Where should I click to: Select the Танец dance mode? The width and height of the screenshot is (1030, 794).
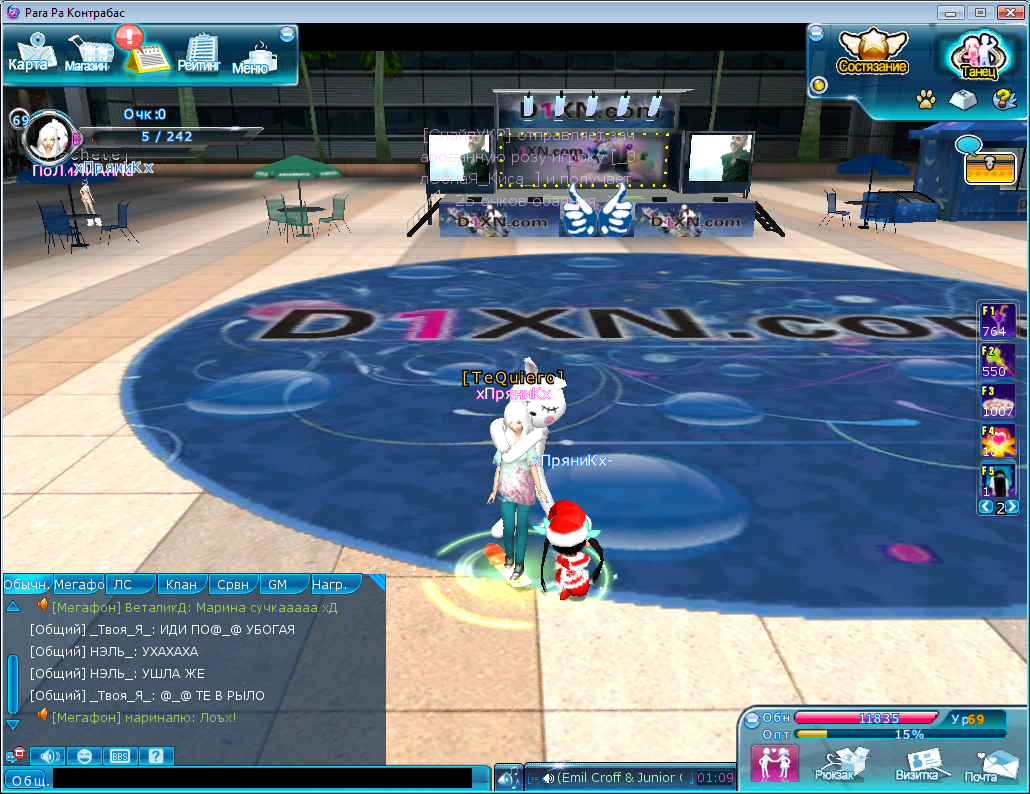click(x=978, y=58)
